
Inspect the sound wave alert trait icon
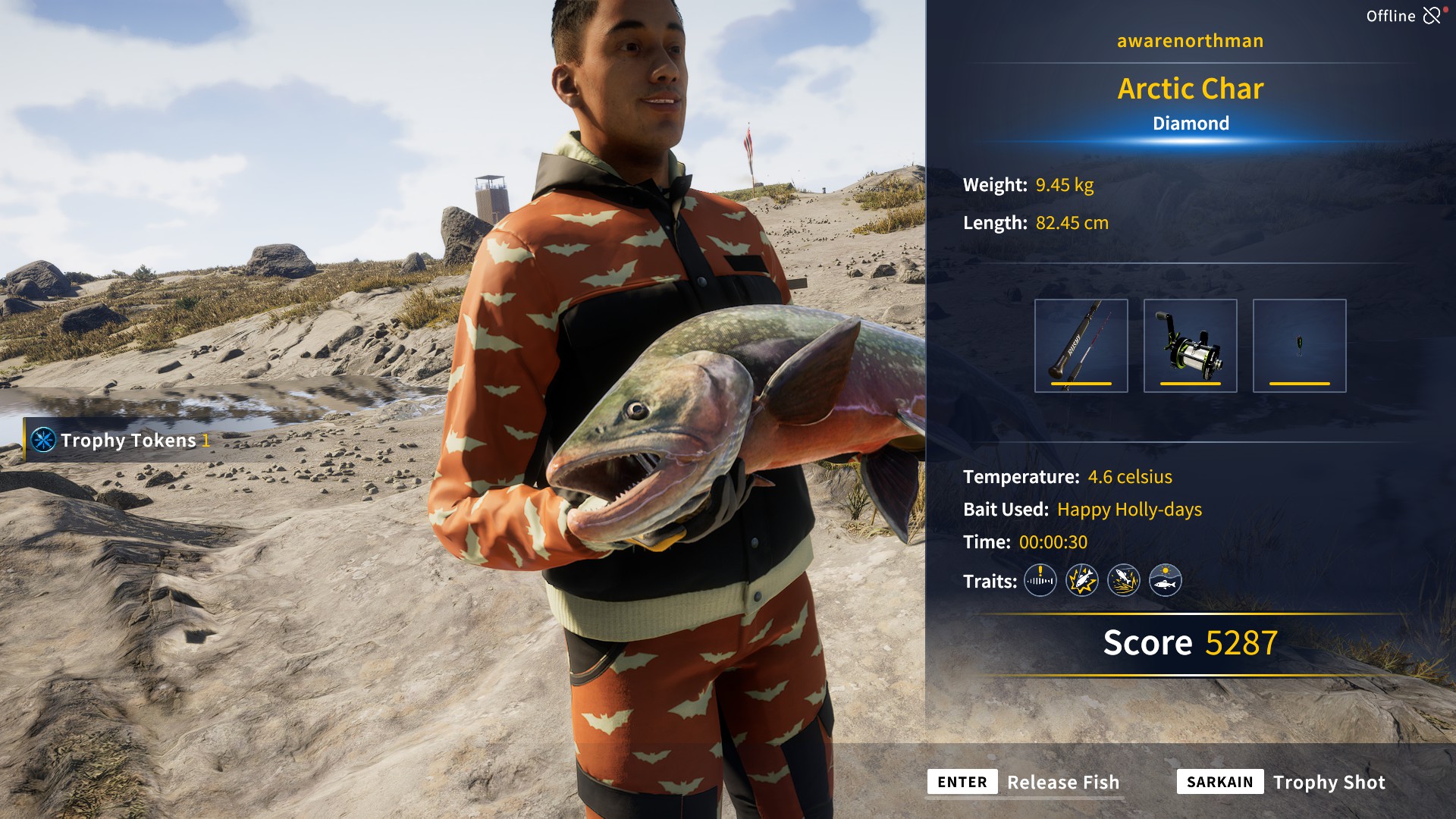coord(1040,581)
